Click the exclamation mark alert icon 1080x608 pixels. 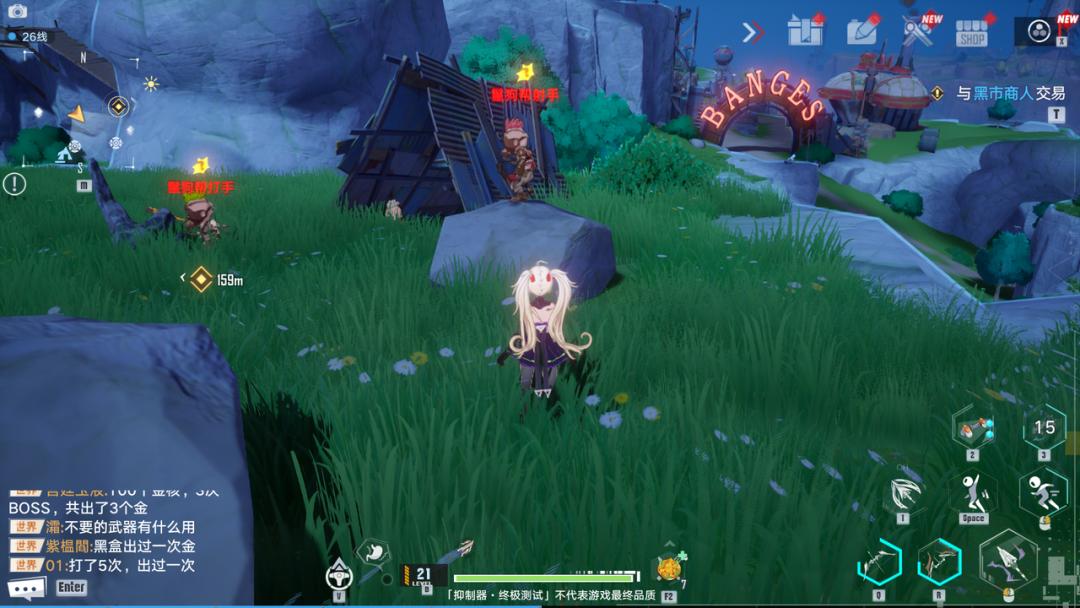click(x=15, y=184)
